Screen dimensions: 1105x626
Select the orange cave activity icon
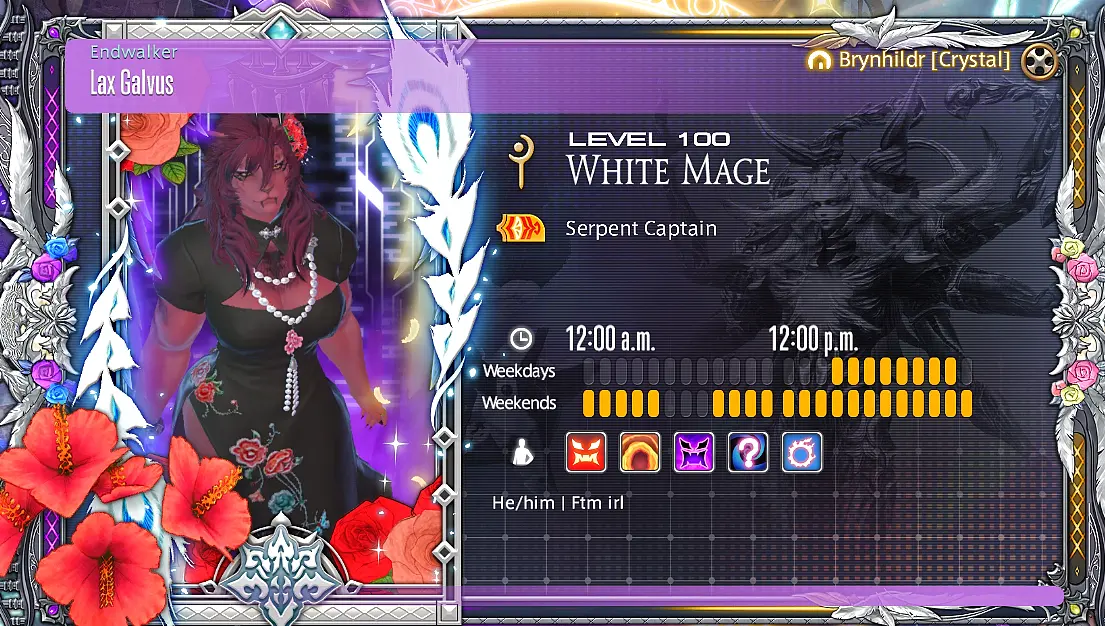[x=640, y=452]
